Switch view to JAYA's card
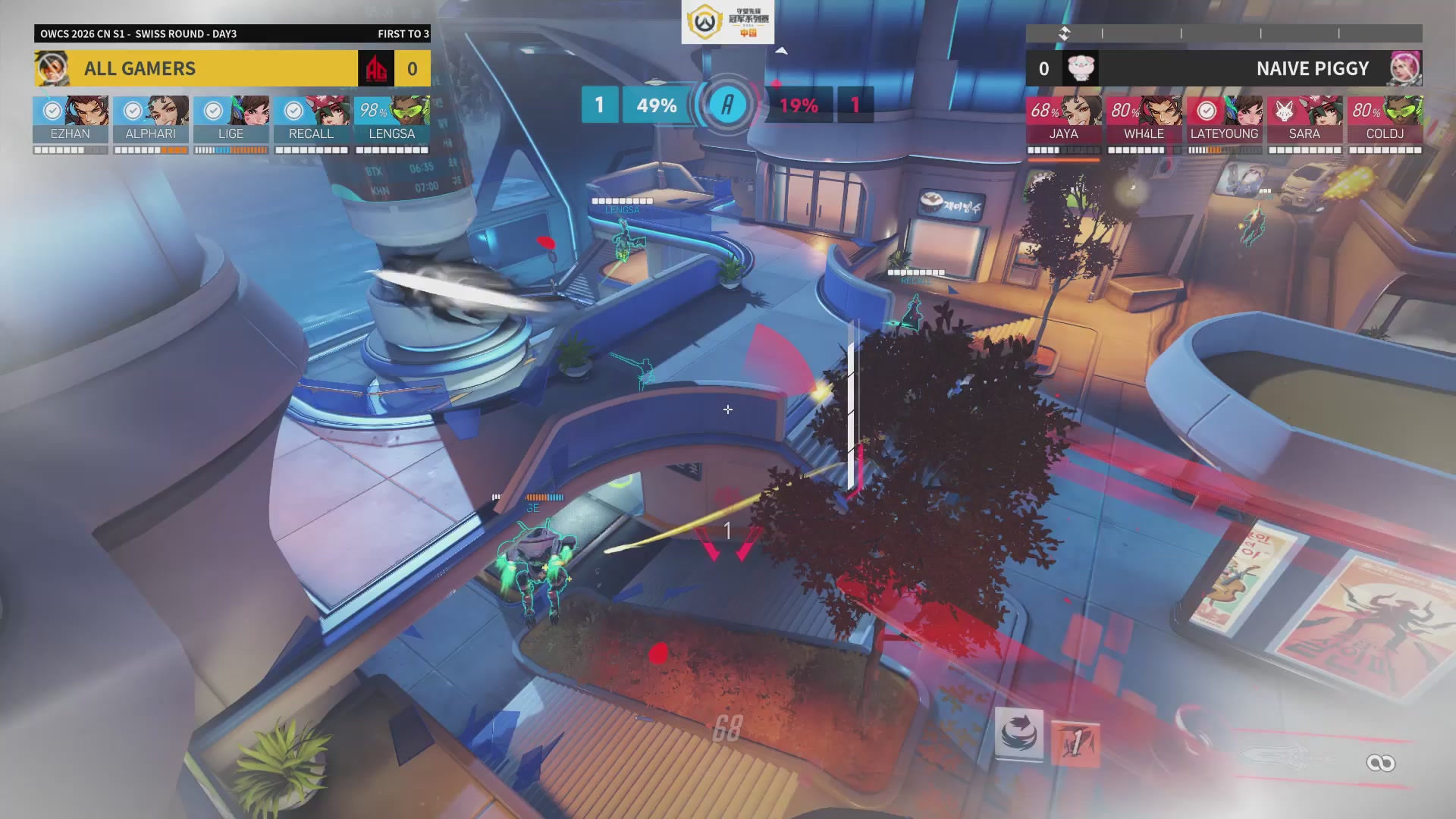The width and height of the screenshot is (1456, 819). click(1064, 120)
